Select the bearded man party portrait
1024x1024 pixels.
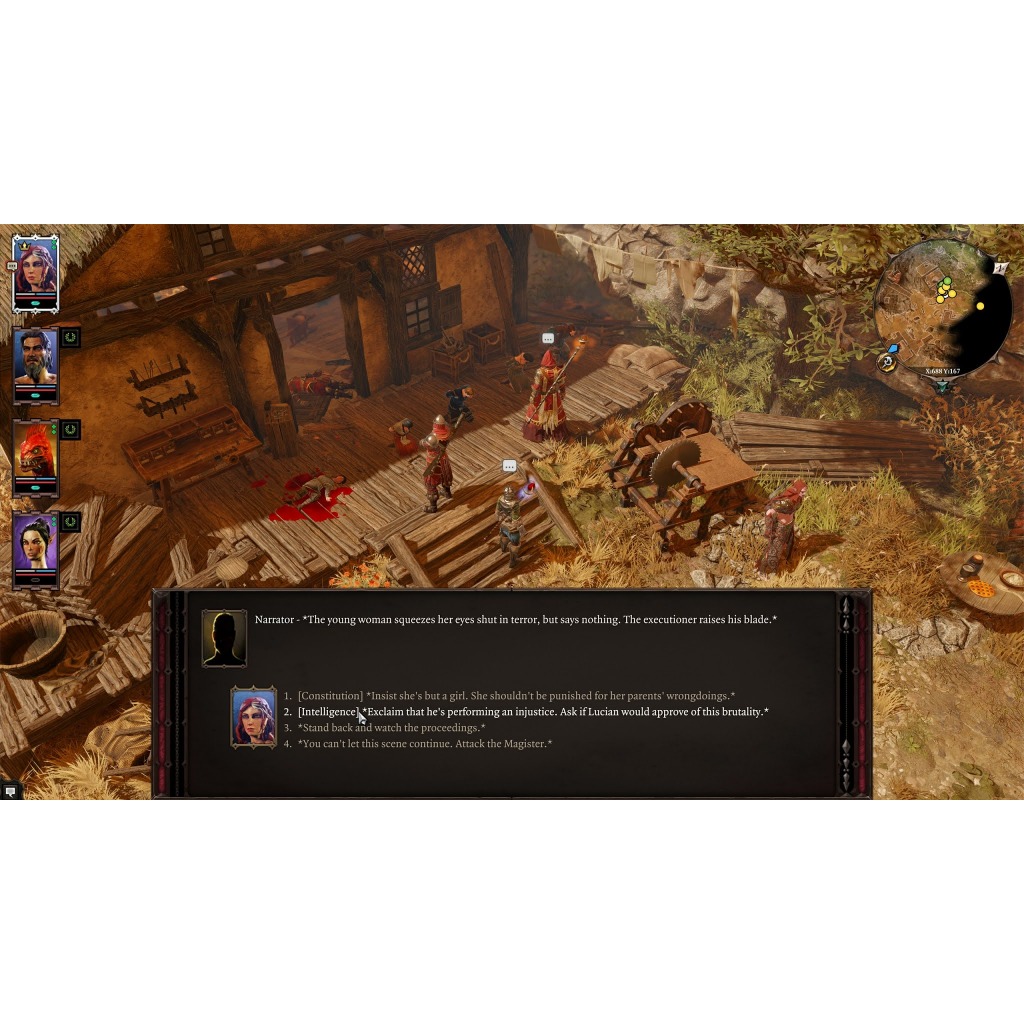click(x=35, y=363)
